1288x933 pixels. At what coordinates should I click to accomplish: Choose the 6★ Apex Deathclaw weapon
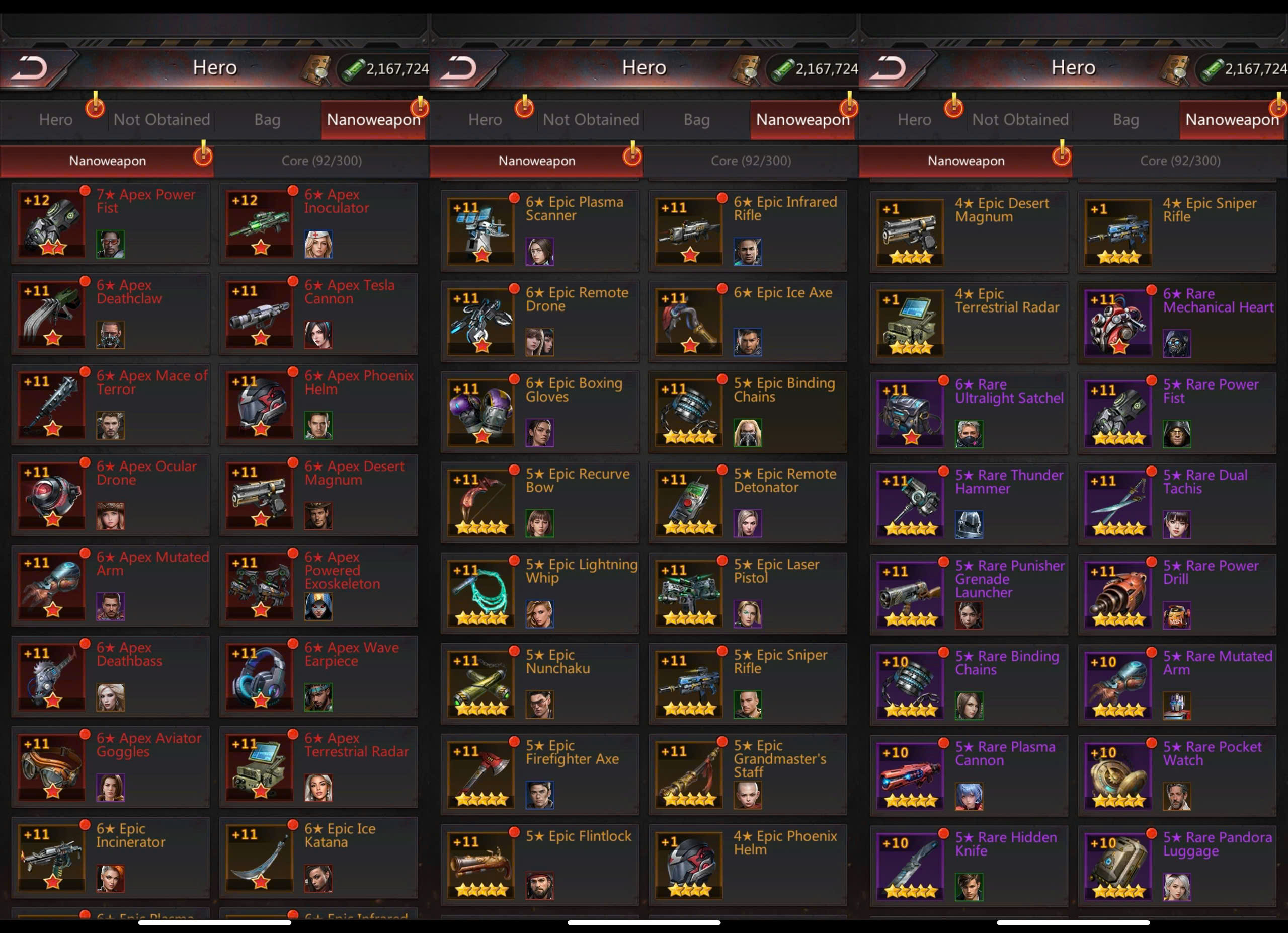pos(110,314)
